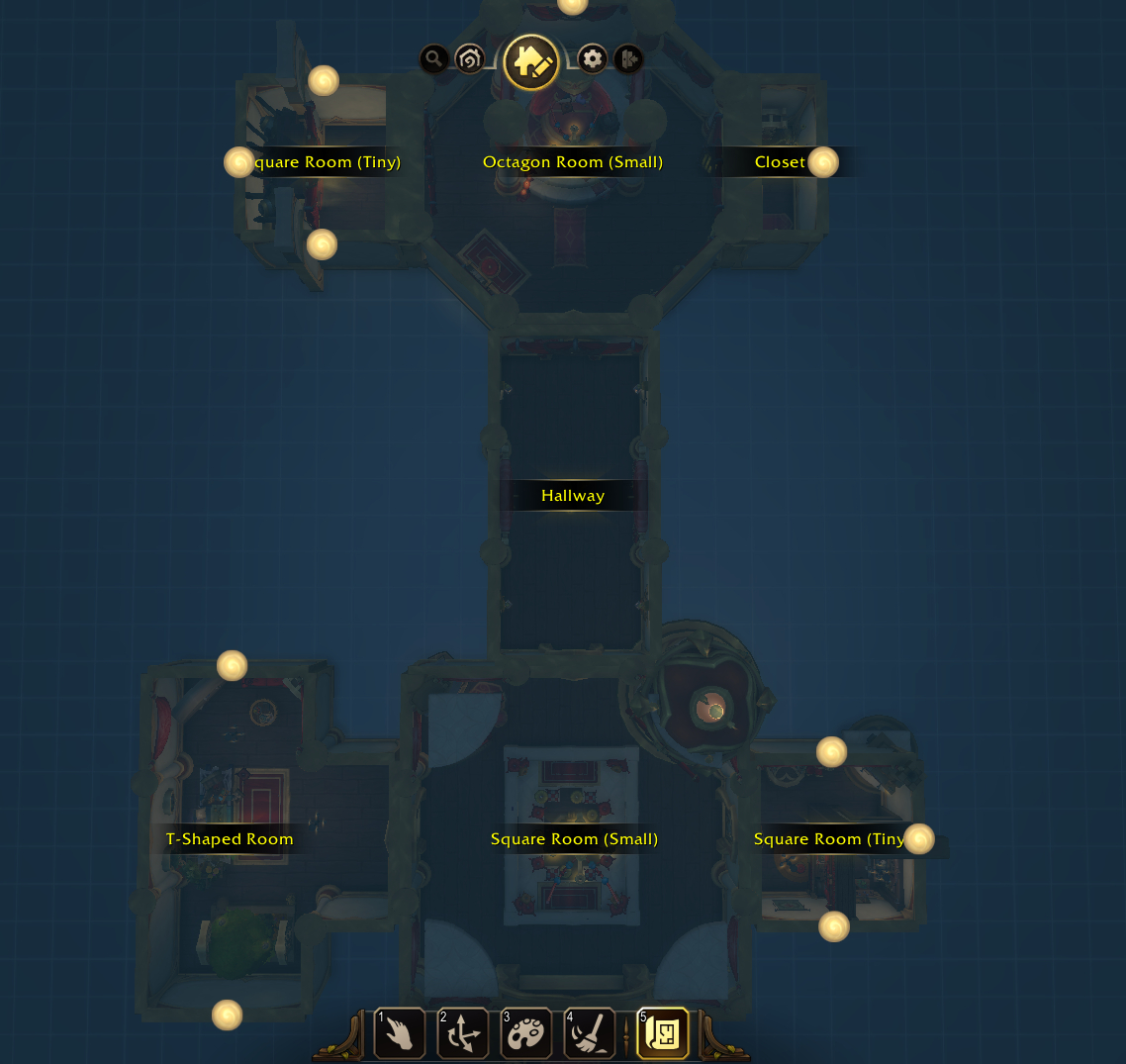The image size is (1126, 1064).
Task: Click the magnifying glass search button
Action: coord(433,59)
